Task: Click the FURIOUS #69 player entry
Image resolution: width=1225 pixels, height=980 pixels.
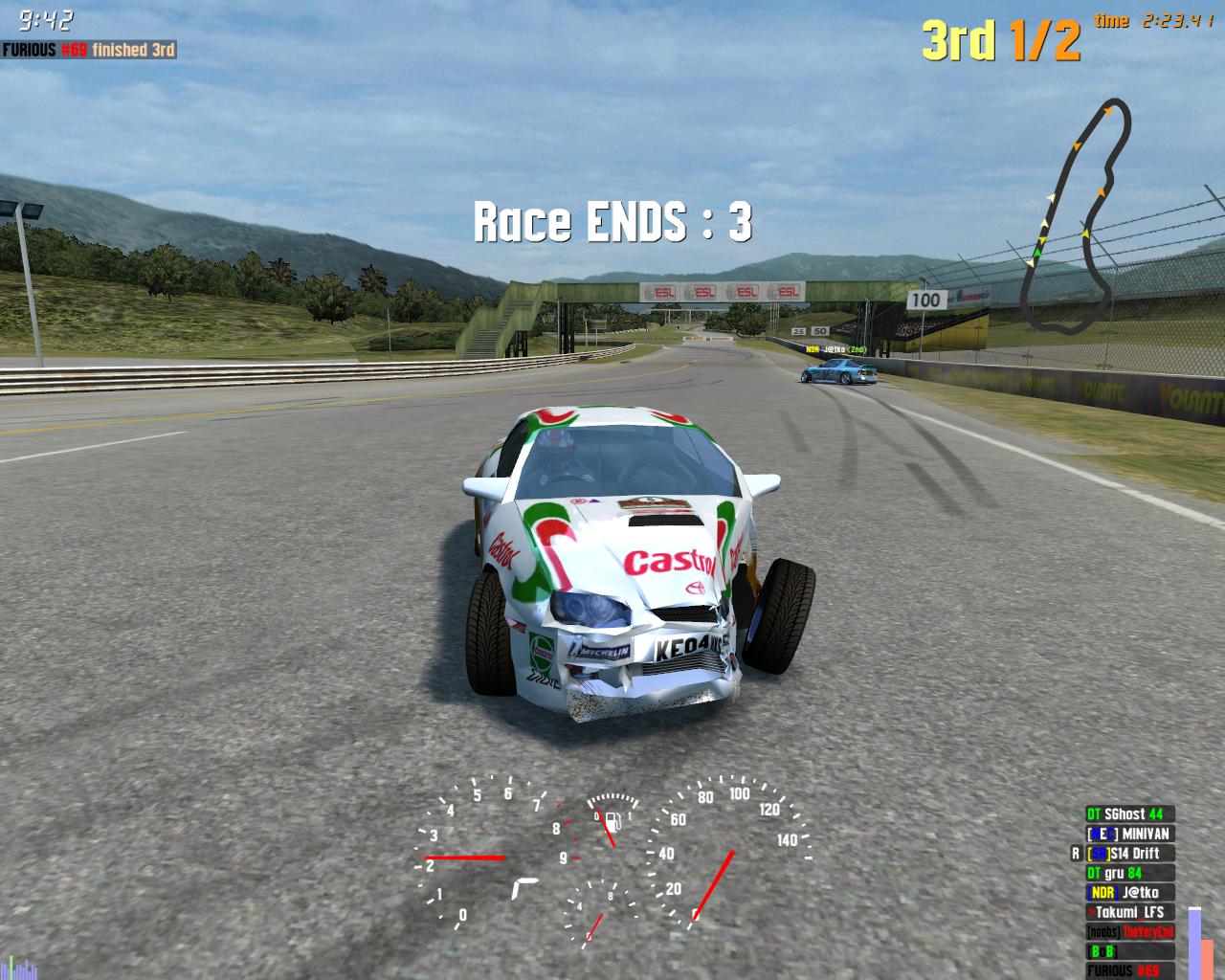Action: click(x=1128, y=970)
